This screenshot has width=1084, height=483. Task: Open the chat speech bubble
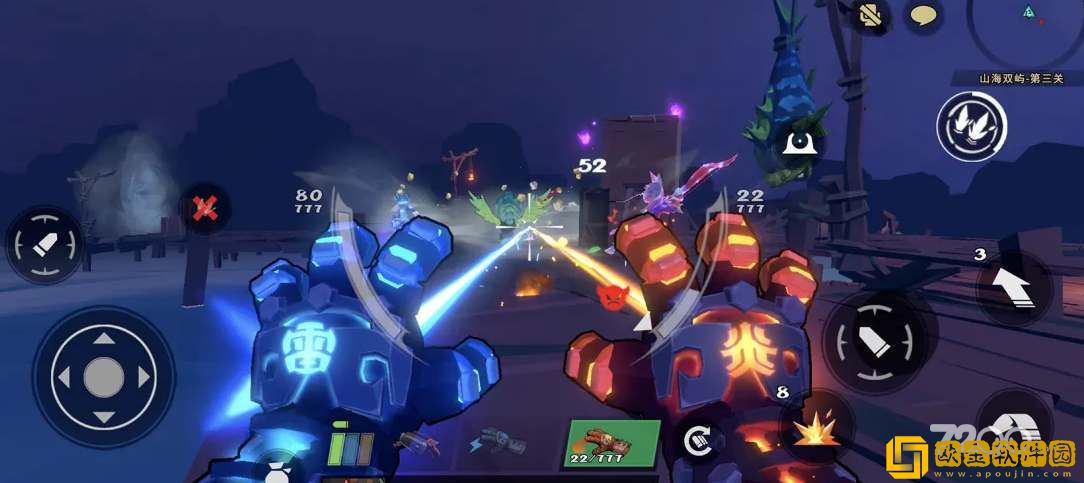coord(922,16)
